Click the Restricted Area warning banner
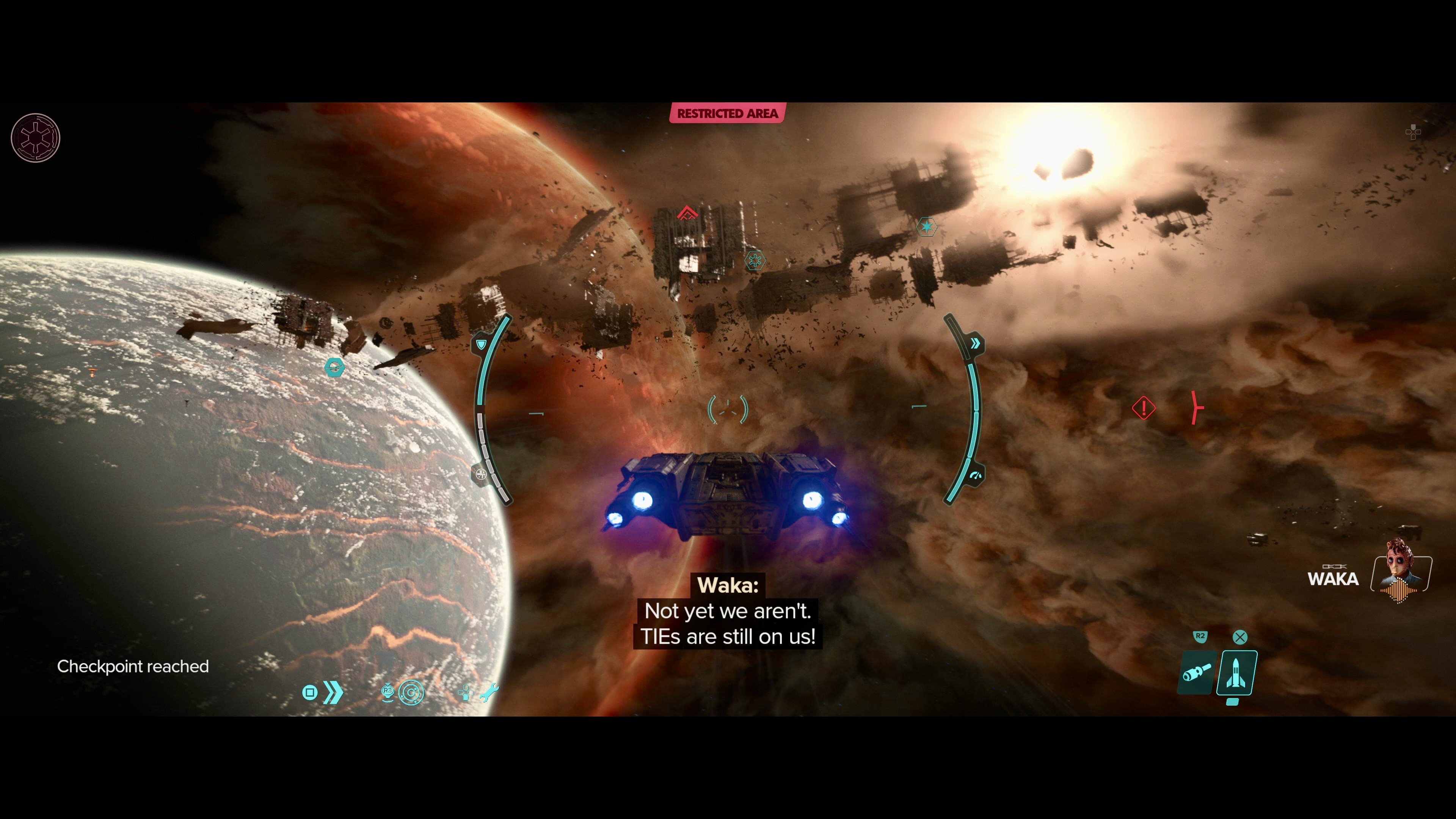 [x=728, y=114]
